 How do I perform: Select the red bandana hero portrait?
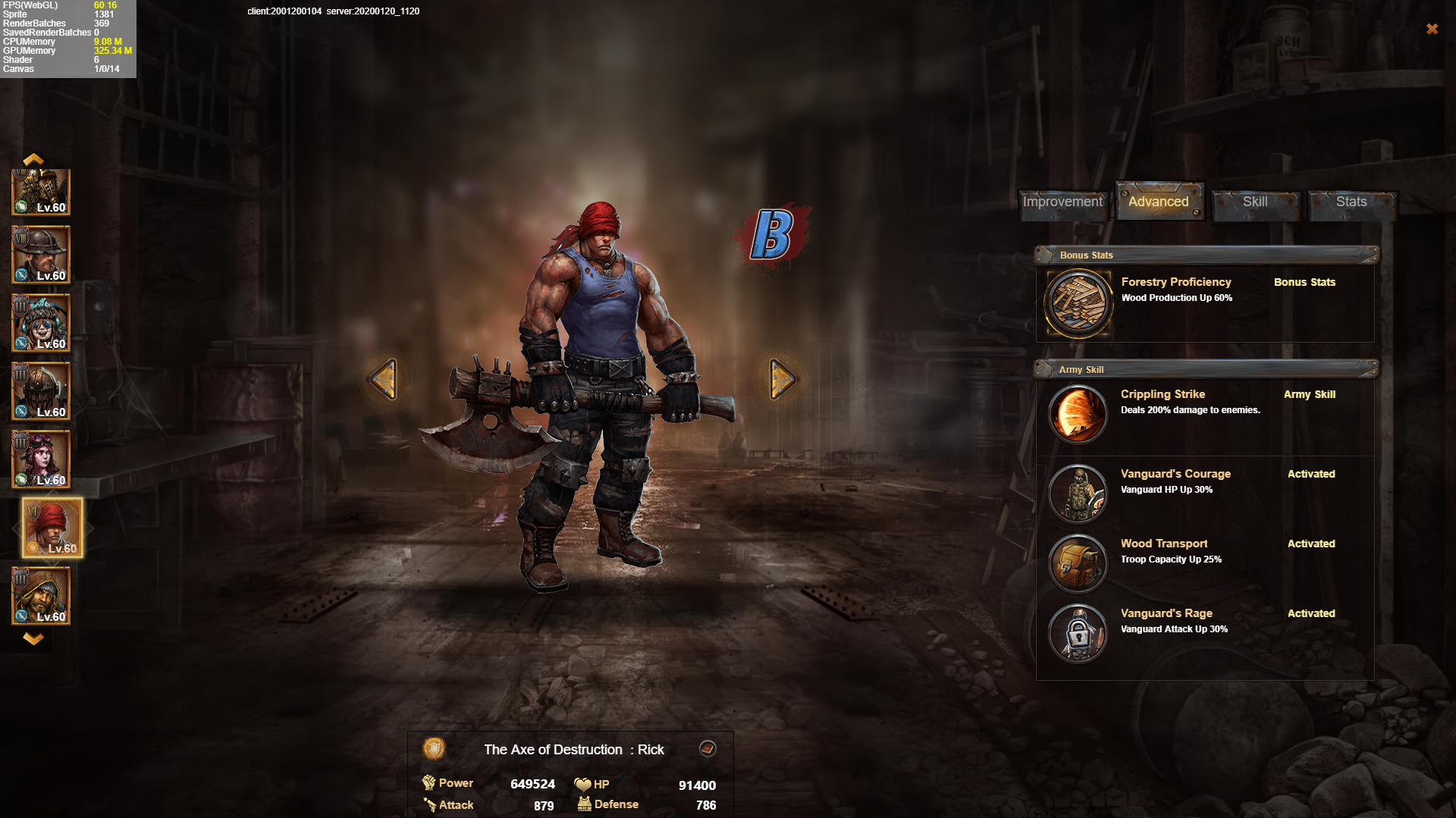(x=52, y=528)
